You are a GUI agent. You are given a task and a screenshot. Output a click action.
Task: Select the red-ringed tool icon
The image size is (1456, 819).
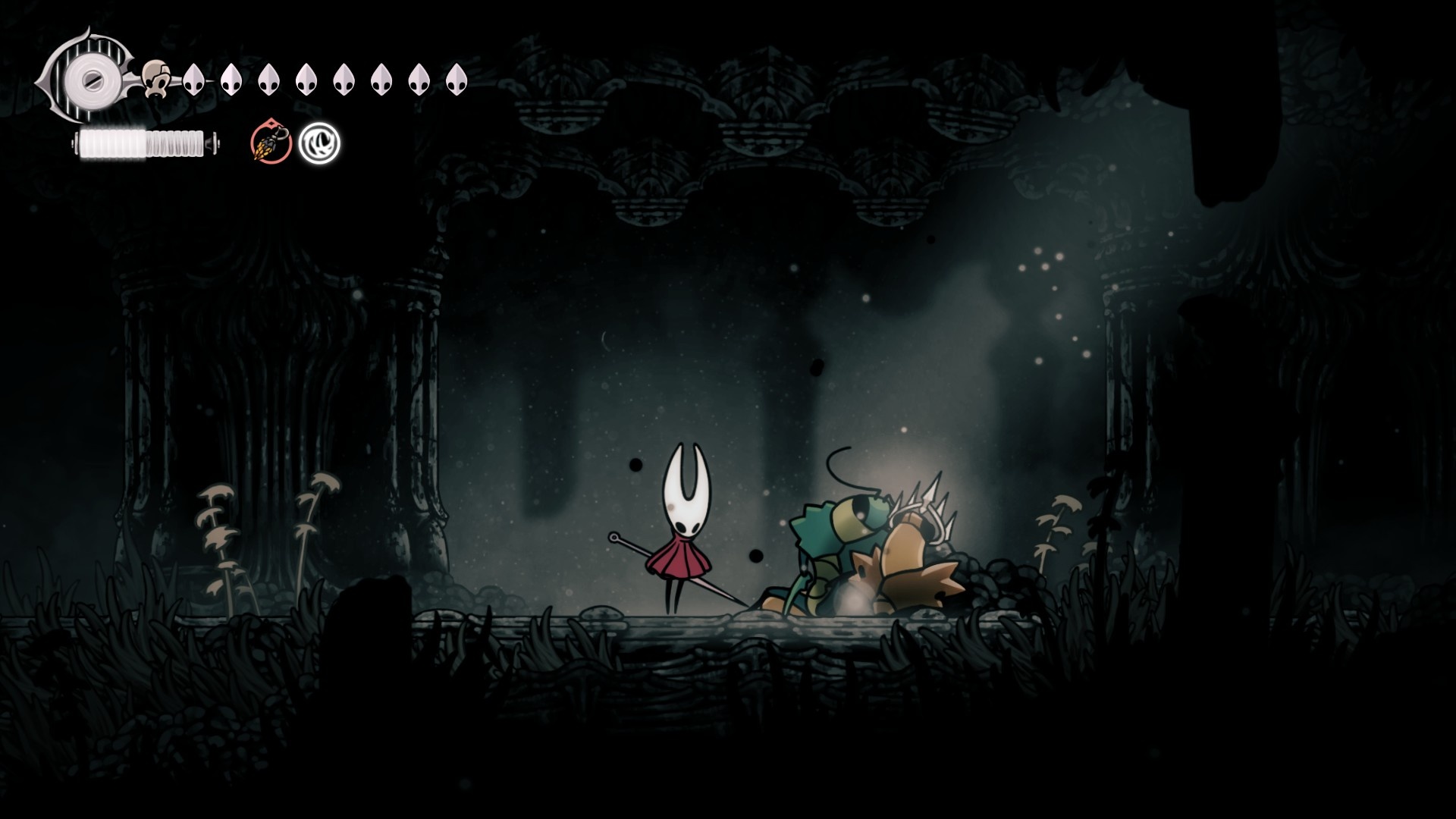[271, 143]
